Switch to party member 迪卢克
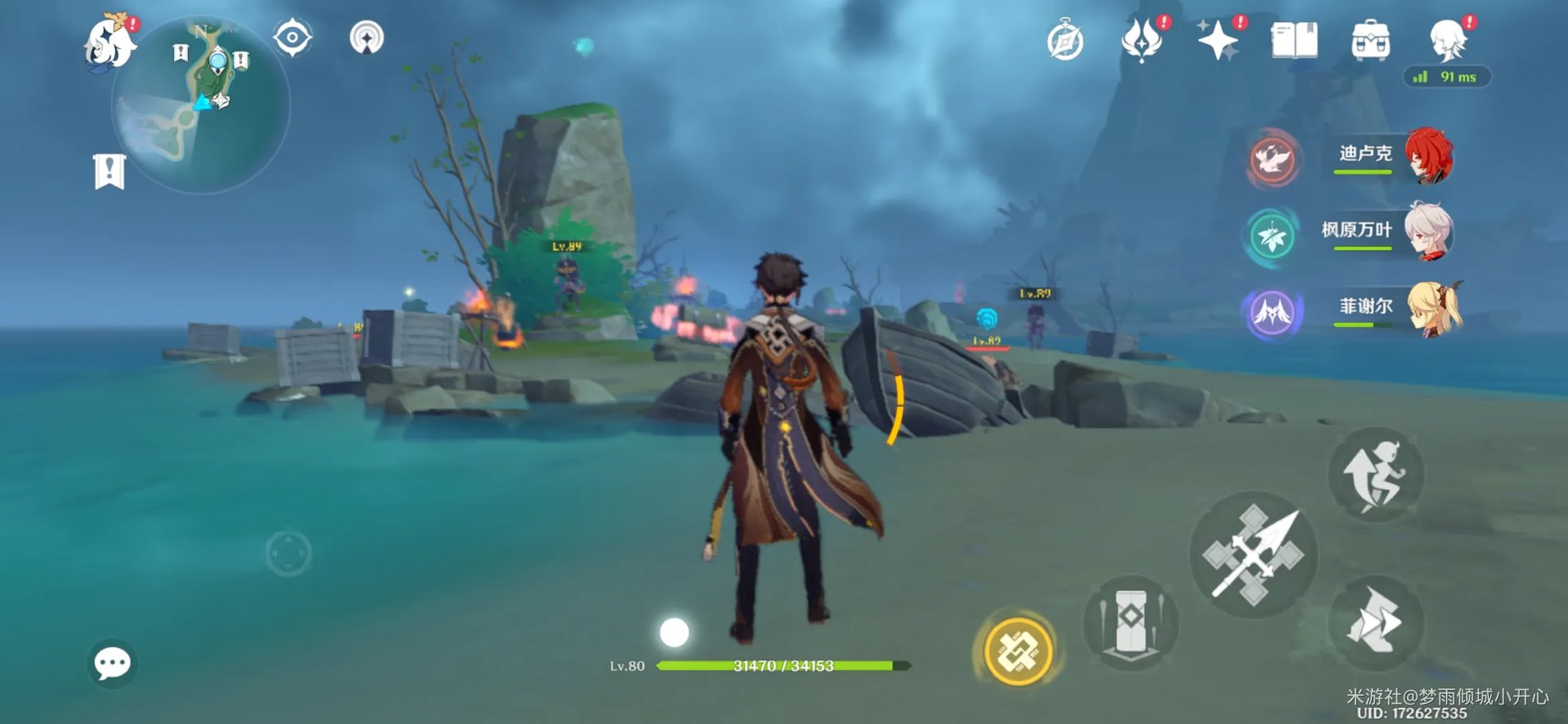 click(1388, 155)
